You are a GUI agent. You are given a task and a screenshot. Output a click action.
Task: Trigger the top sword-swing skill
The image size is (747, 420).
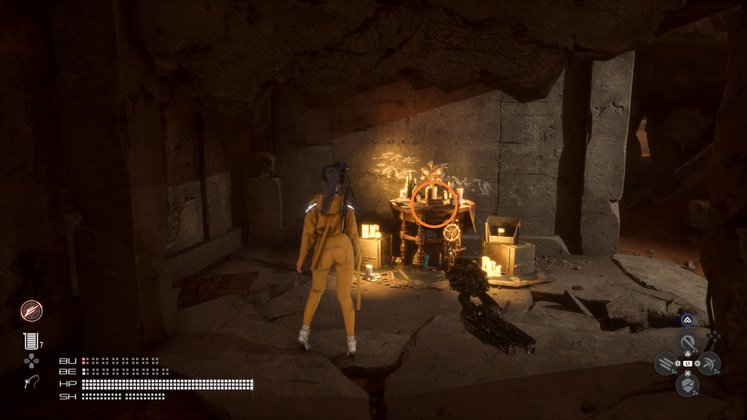click(x=687, y=343)
